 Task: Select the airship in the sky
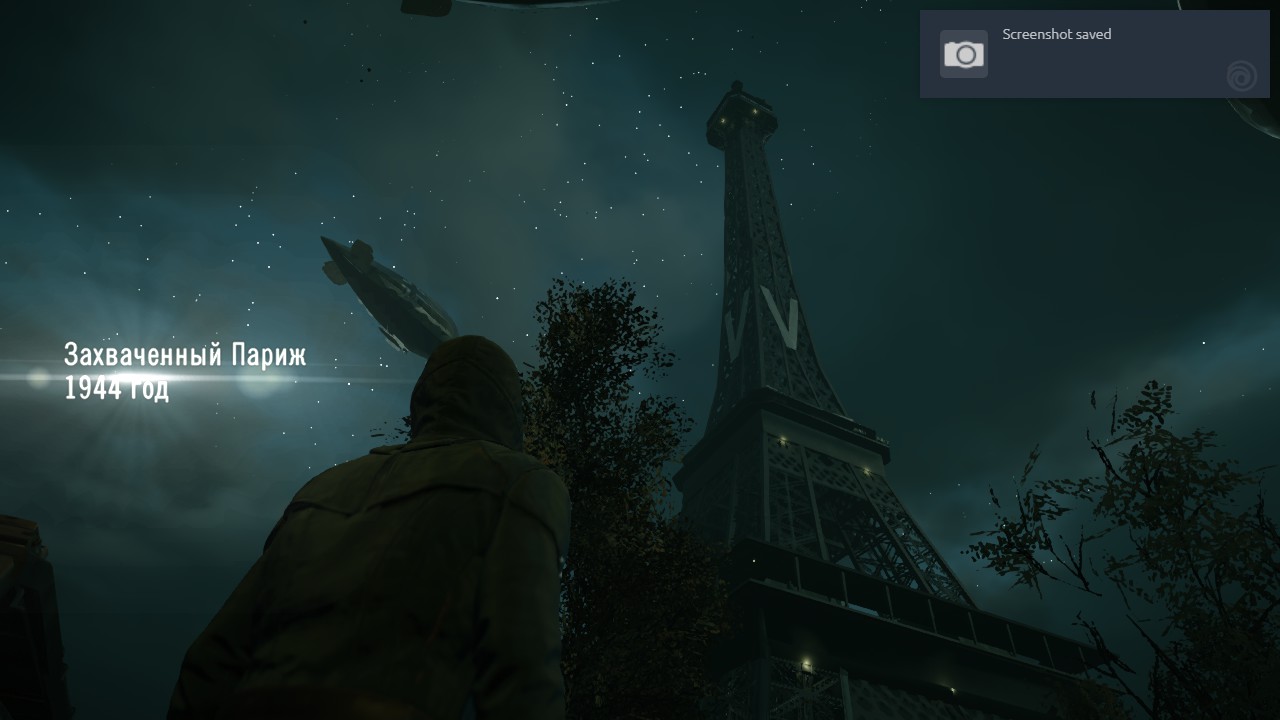pos(390,290)
